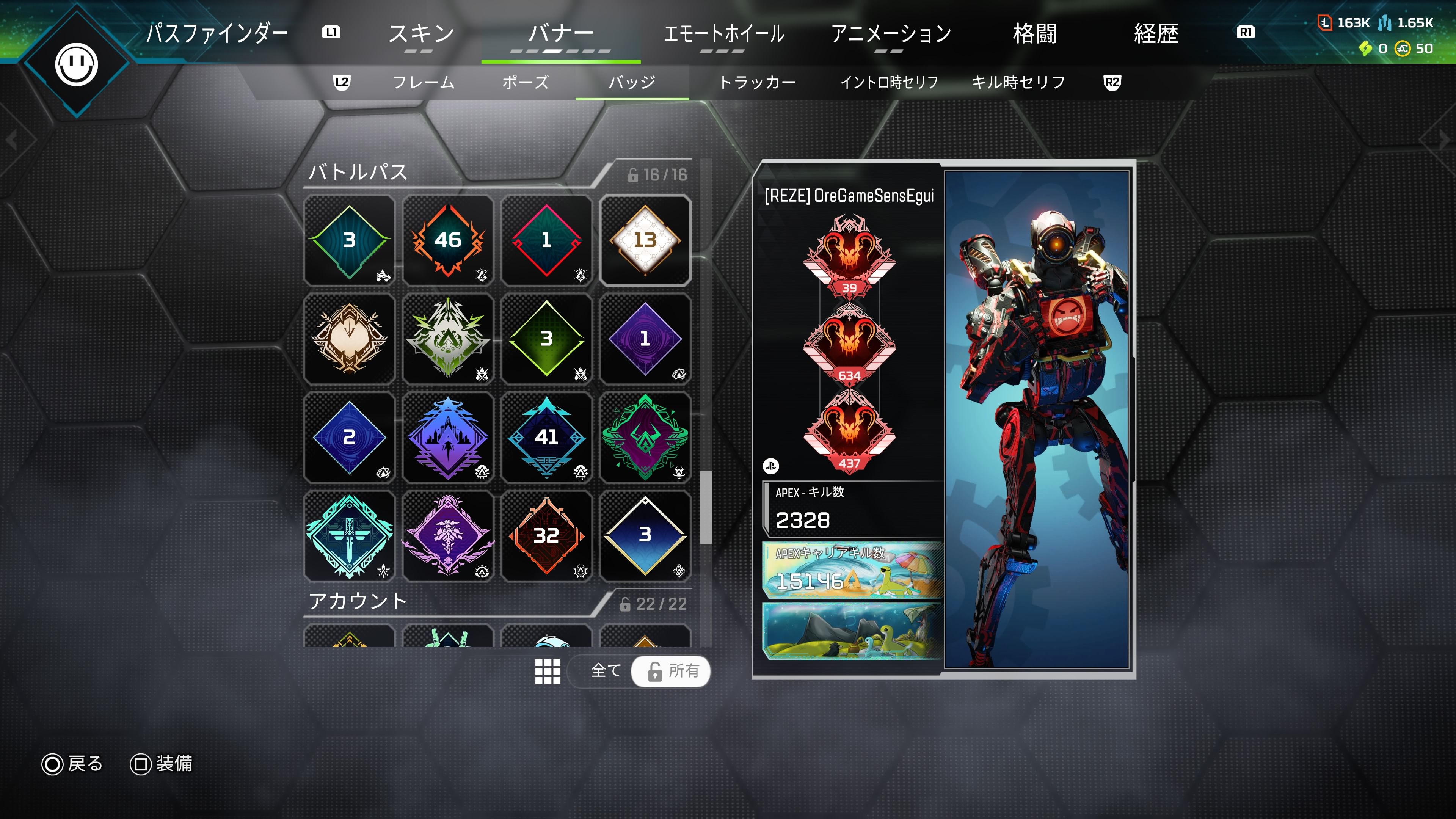Select the orange badge numbered 46
Viewport: 1456px width, 819px height.
pyautogui.click(x=448, y=240)
